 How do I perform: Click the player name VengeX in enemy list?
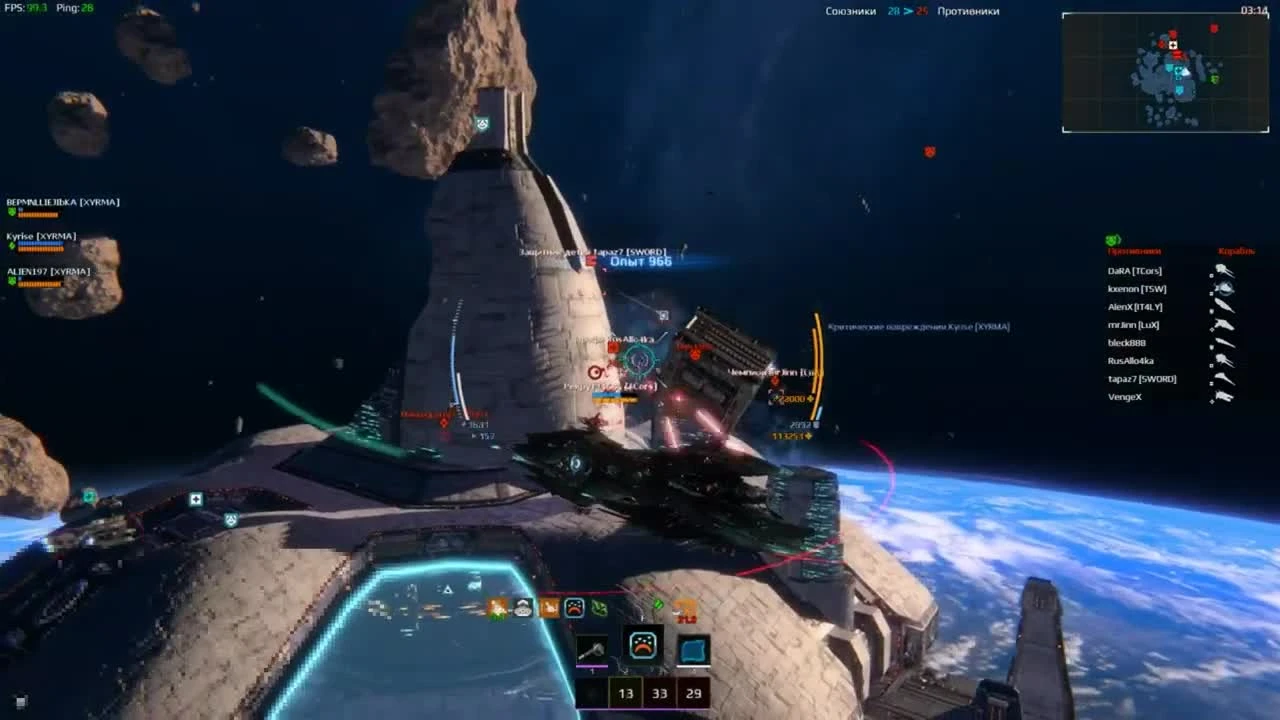[x=1125, y=396]
